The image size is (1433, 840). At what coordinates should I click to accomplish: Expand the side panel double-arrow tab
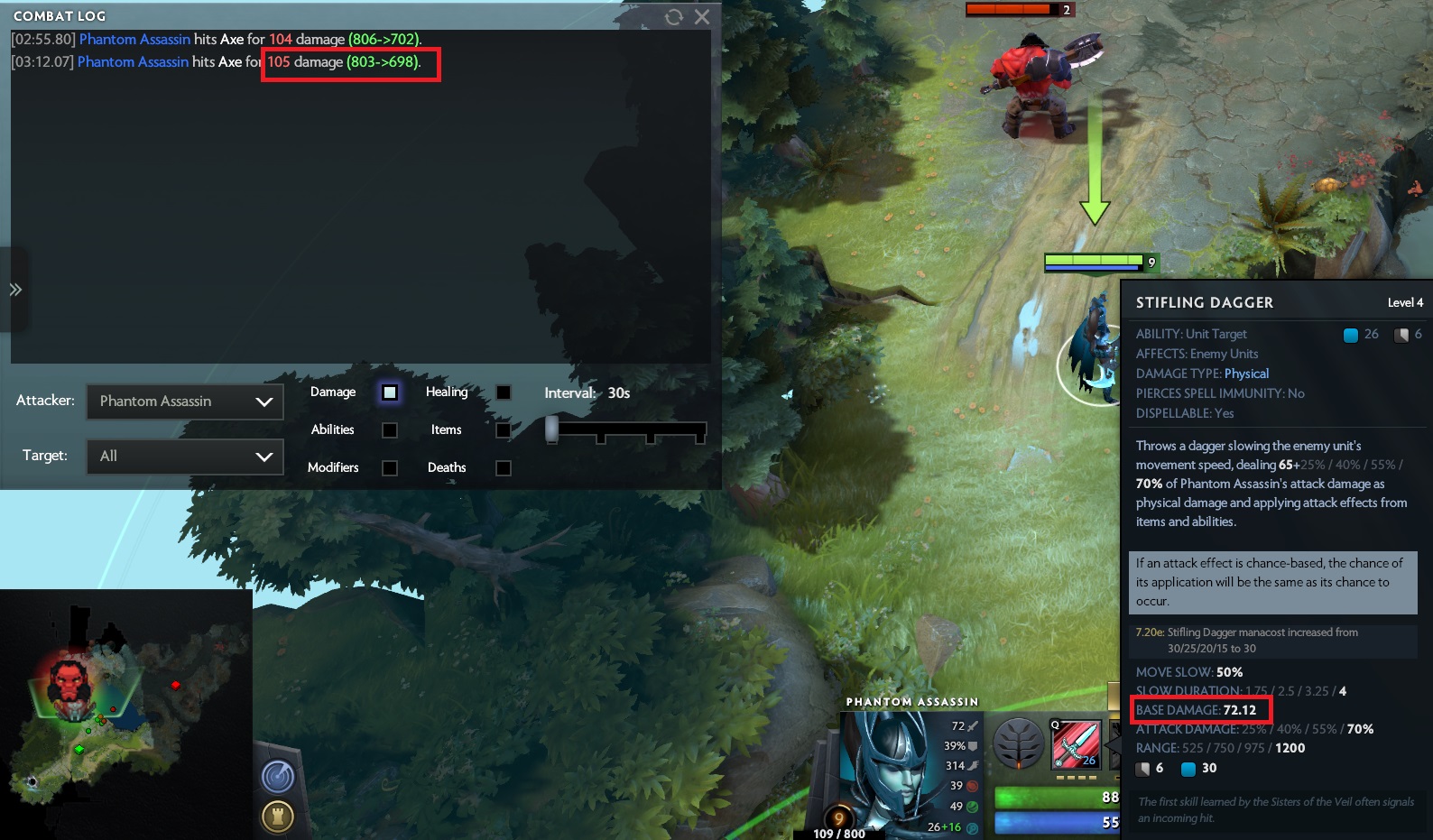(x=15, y=290)
